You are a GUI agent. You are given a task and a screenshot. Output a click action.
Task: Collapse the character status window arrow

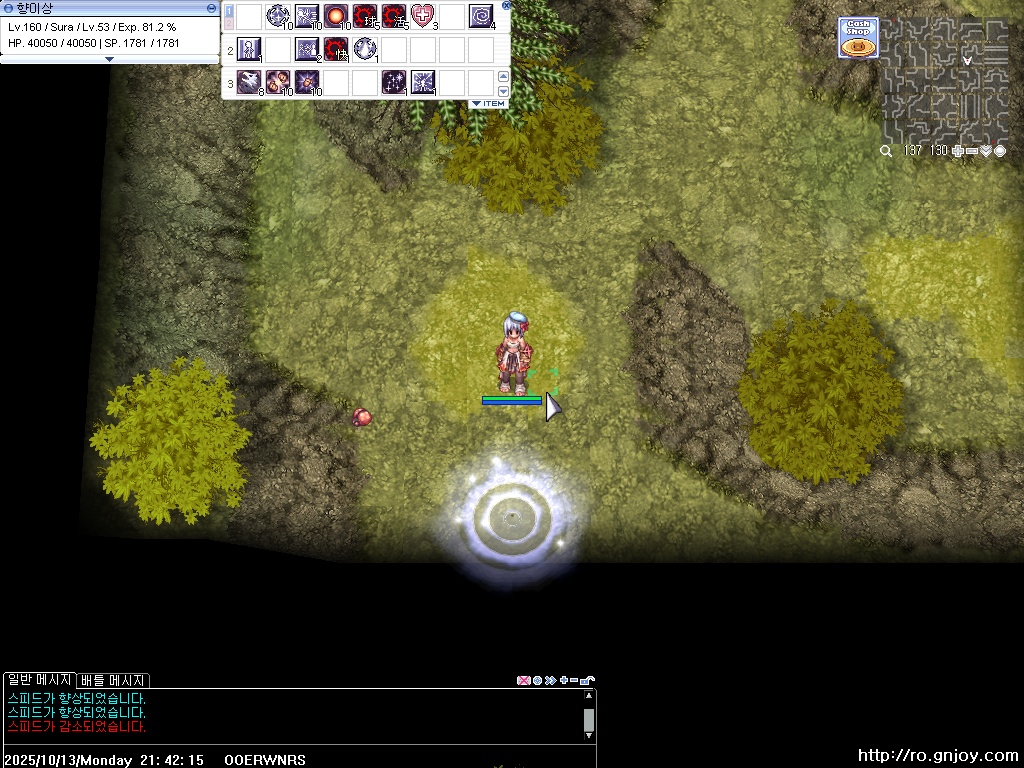coord(110,59)
